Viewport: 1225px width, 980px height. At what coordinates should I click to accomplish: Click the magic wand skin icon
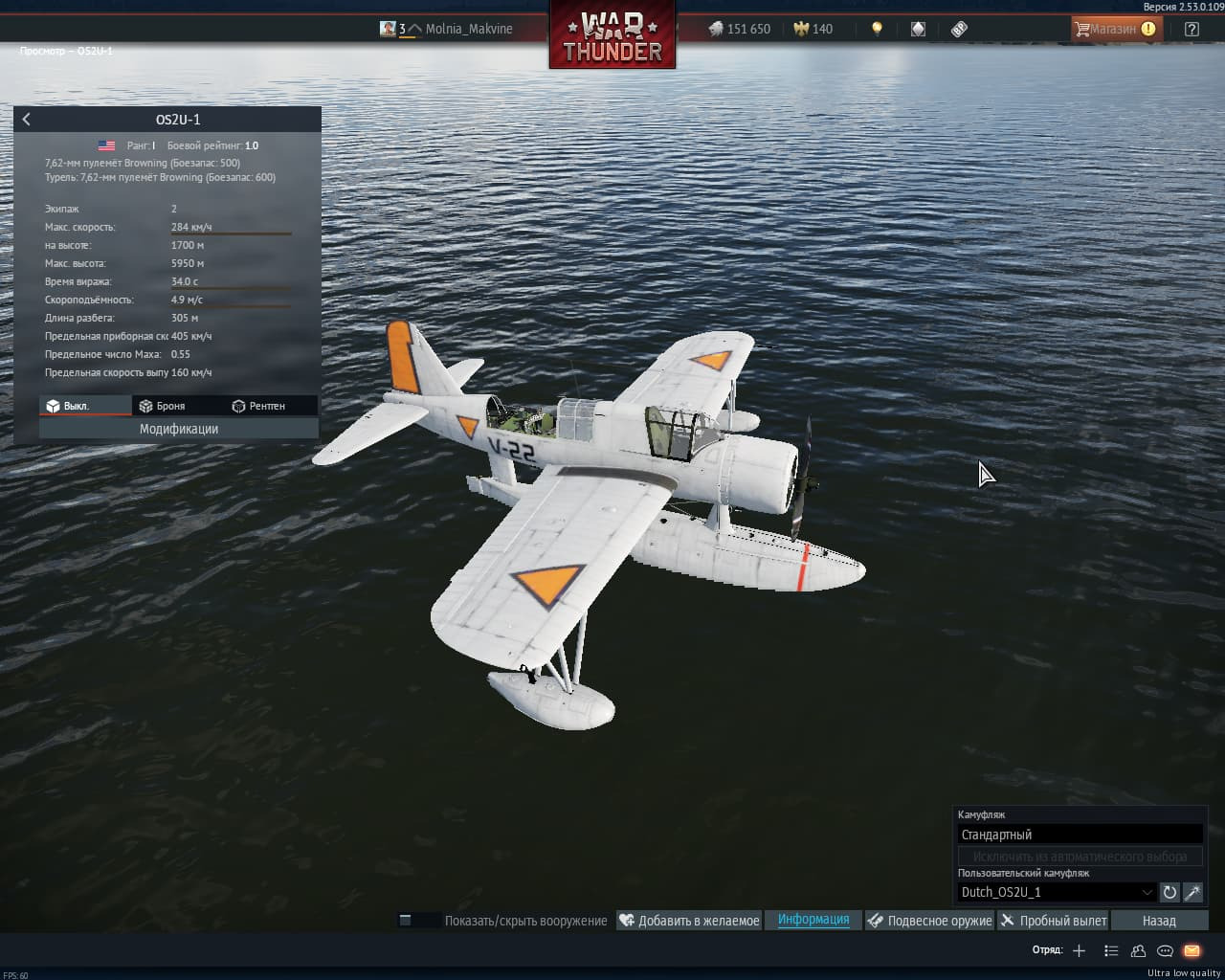[1192, 892]
